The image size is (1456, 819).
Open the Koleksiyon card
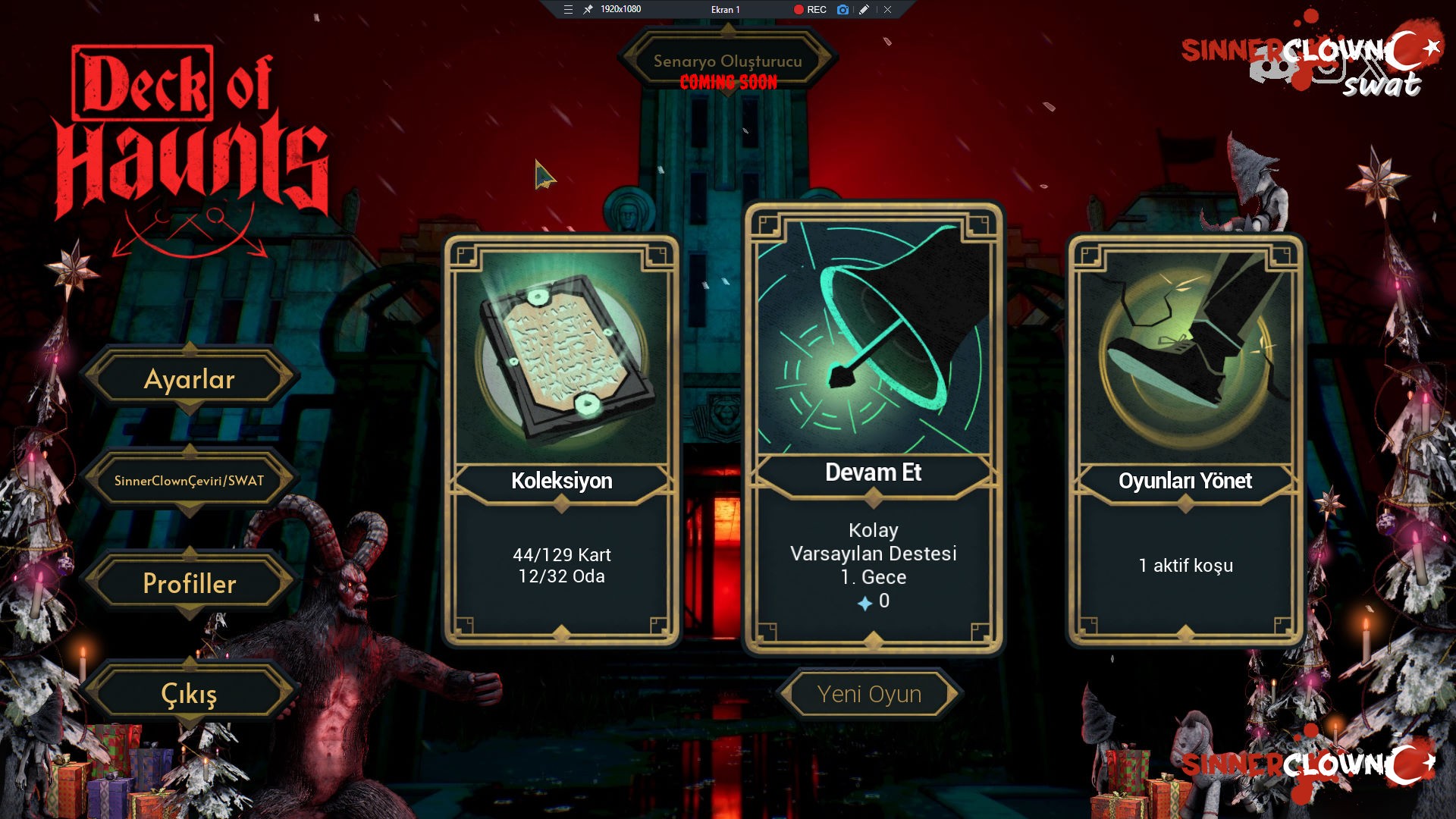point(561,440)
